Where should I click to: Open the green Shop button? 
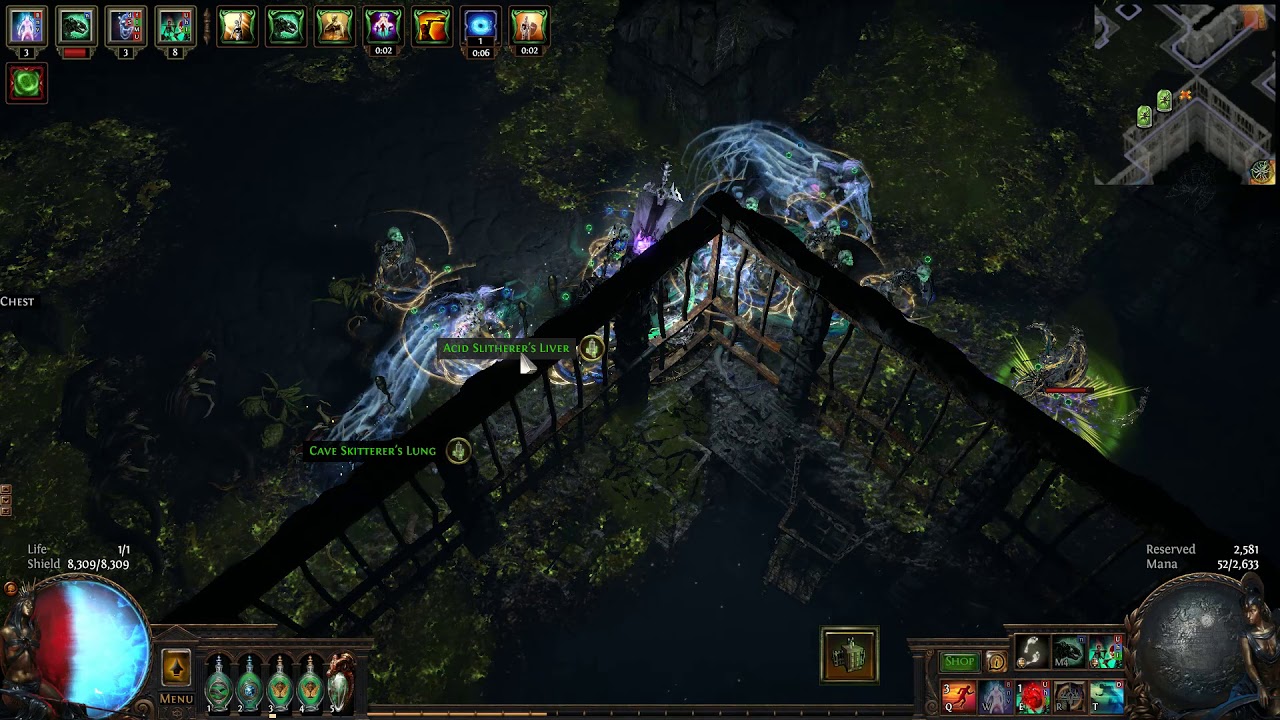pyautogui.click(x=959, y=661)
